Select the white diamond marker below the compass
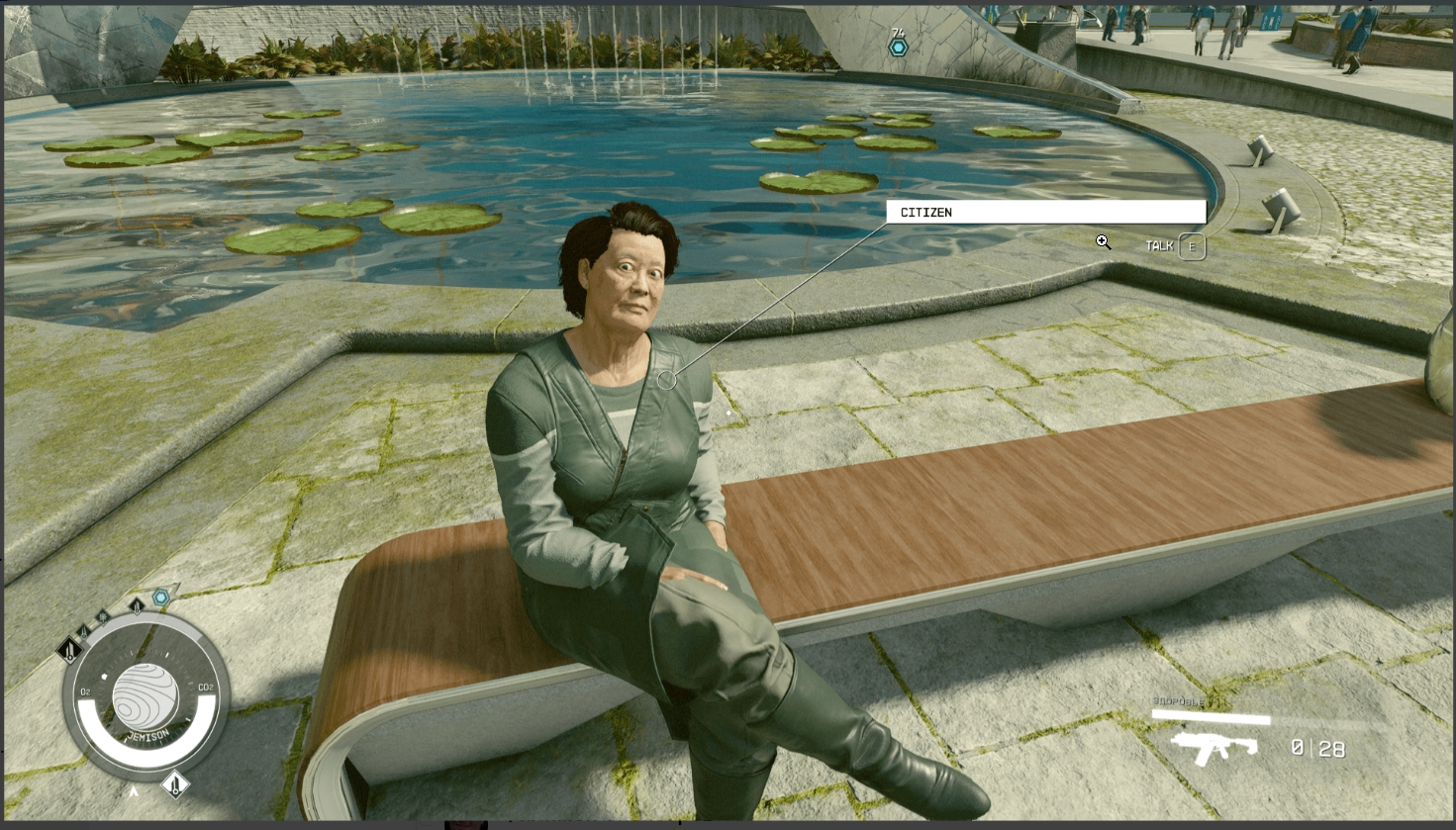Screen dimensions: 1456x830 tap(175, 784)
